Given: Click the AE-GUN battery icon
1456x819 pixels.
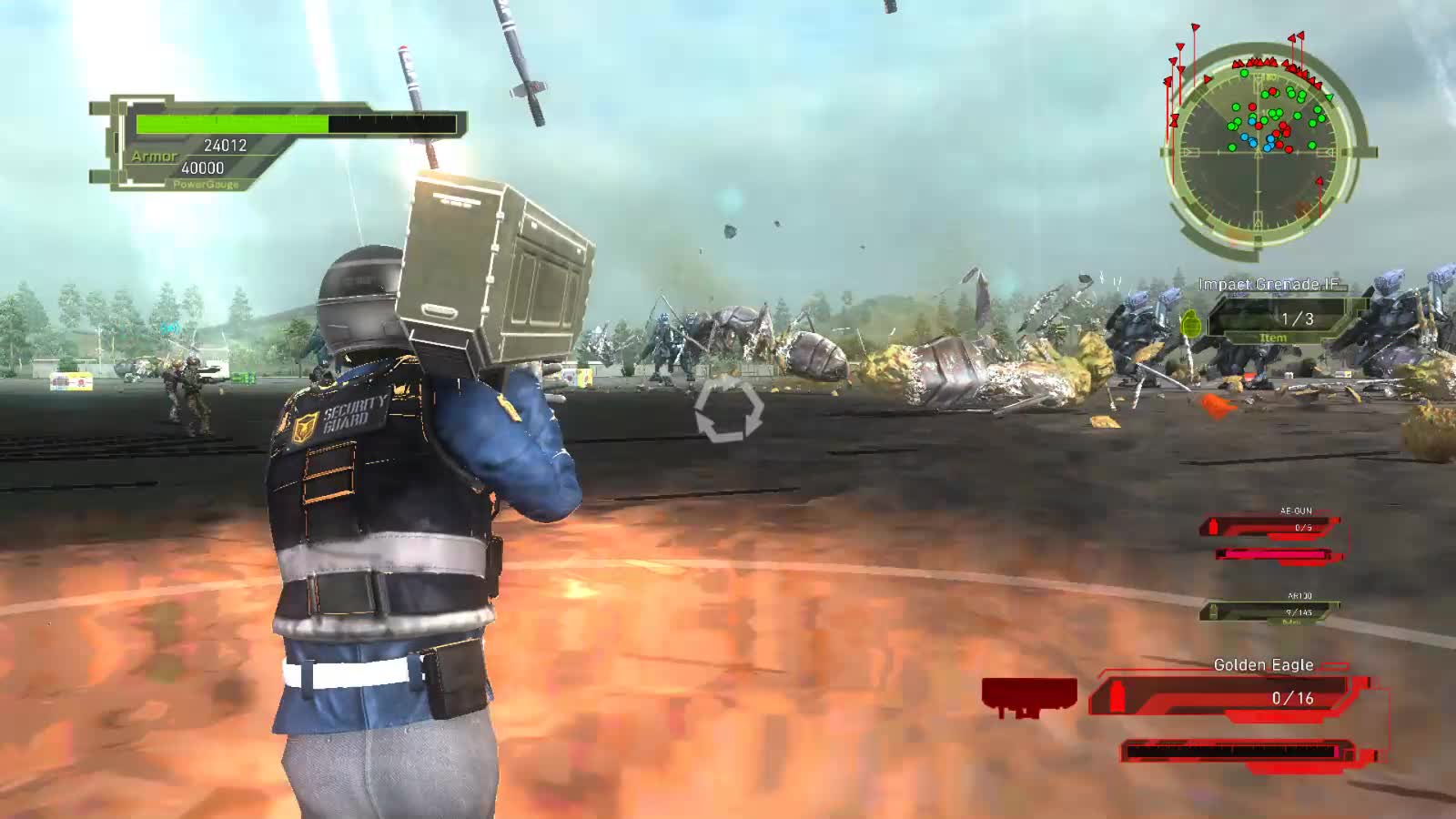Looking at the screenshot, I should (x=1214, y=528).
